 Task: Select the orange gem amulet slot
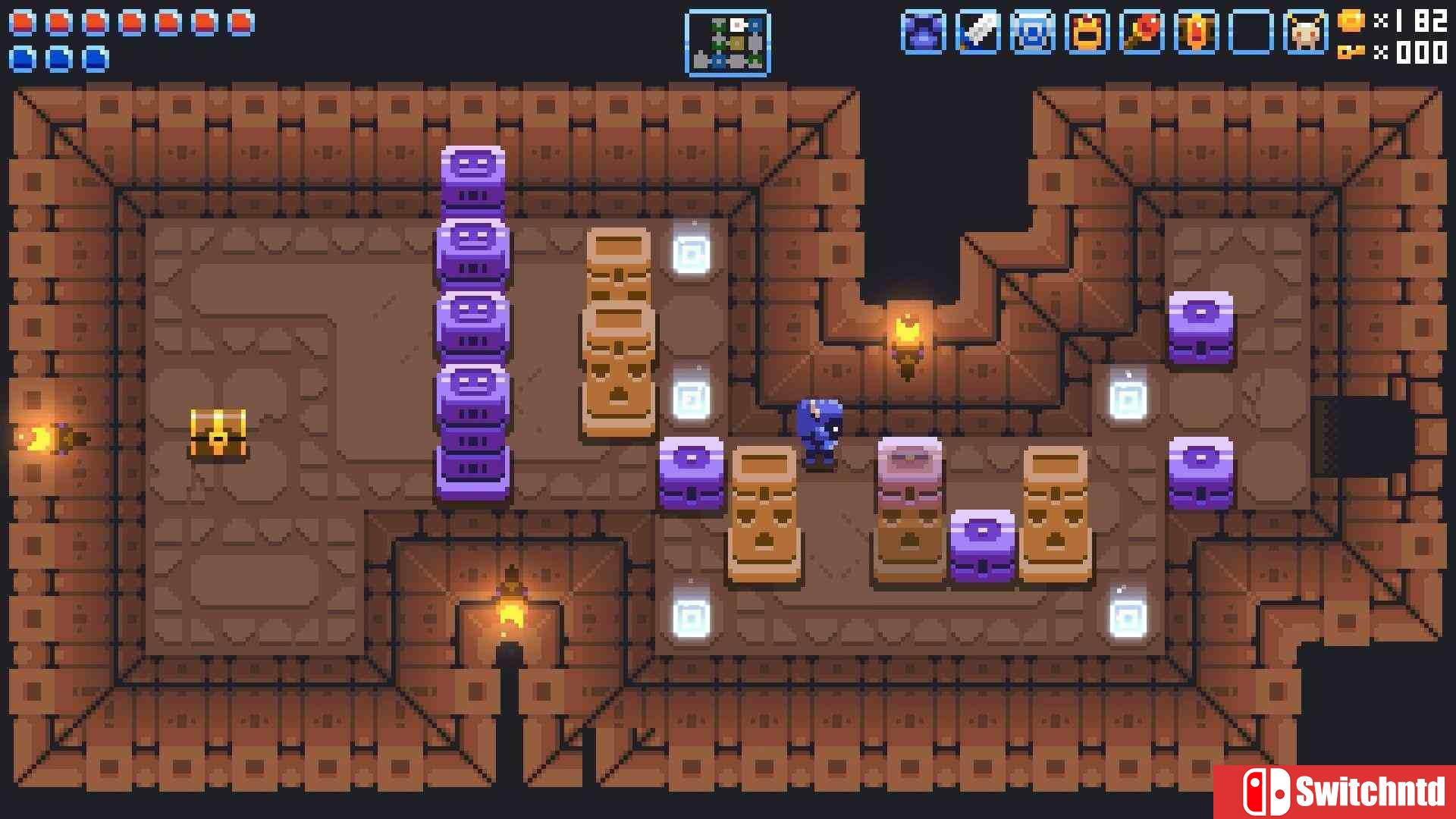click(x=1196, y=33)
